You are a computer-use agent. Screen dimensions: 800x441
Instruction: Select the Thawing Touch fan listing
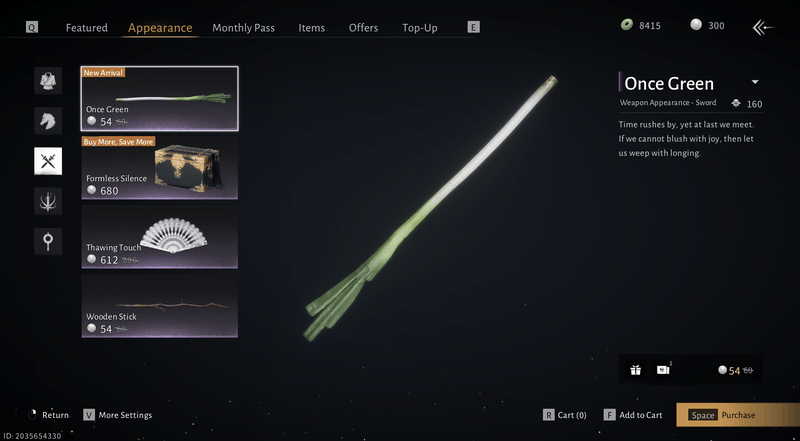pos(160,237)
